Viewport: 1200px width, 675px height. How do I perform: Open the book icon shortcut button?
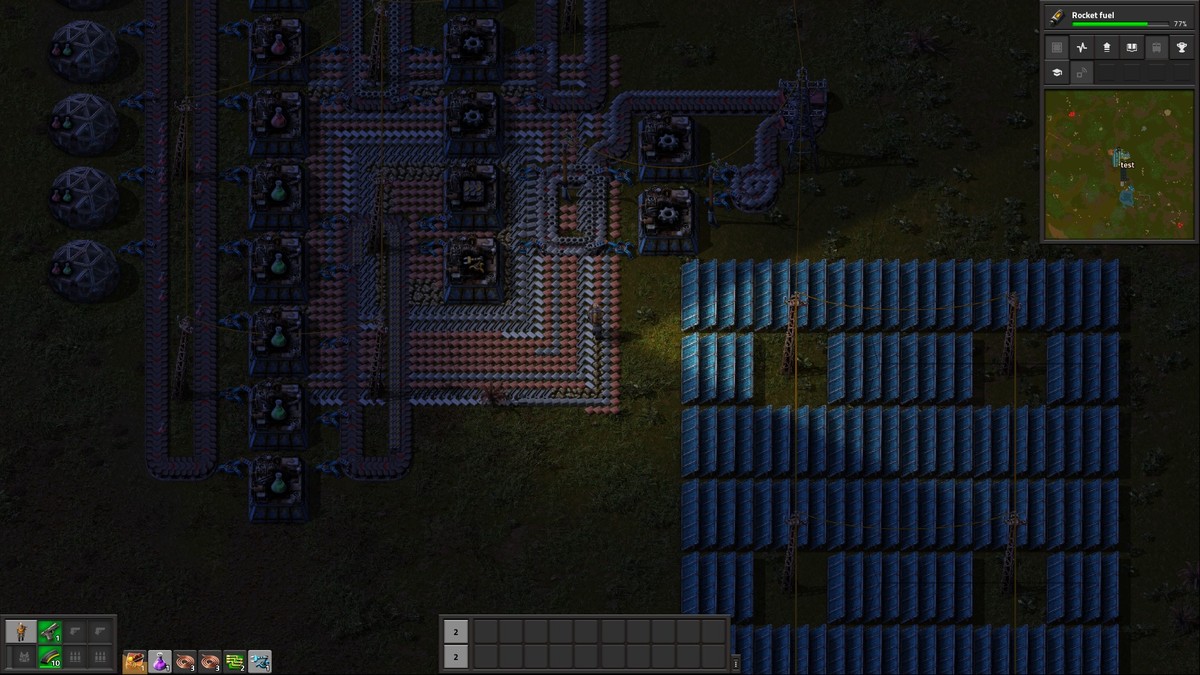(x=1132, y=47)
